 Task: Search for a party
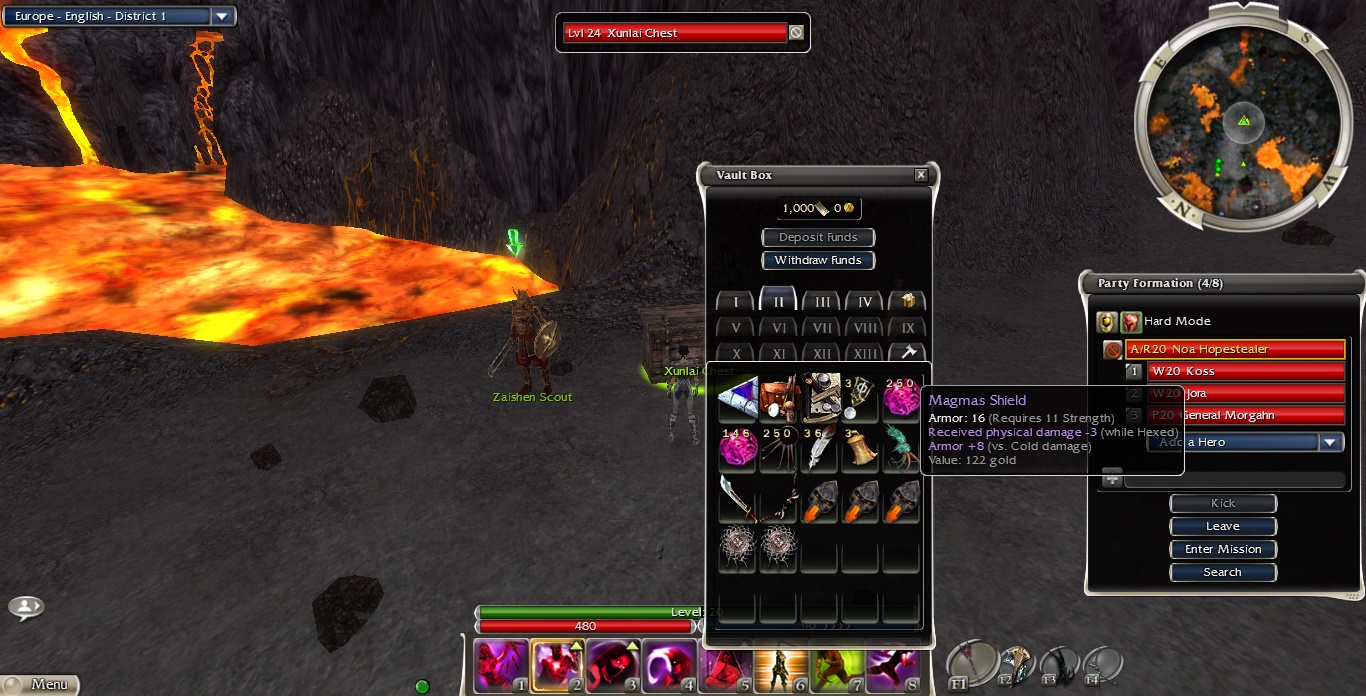pyautogui.click(x=1223, y=573)
